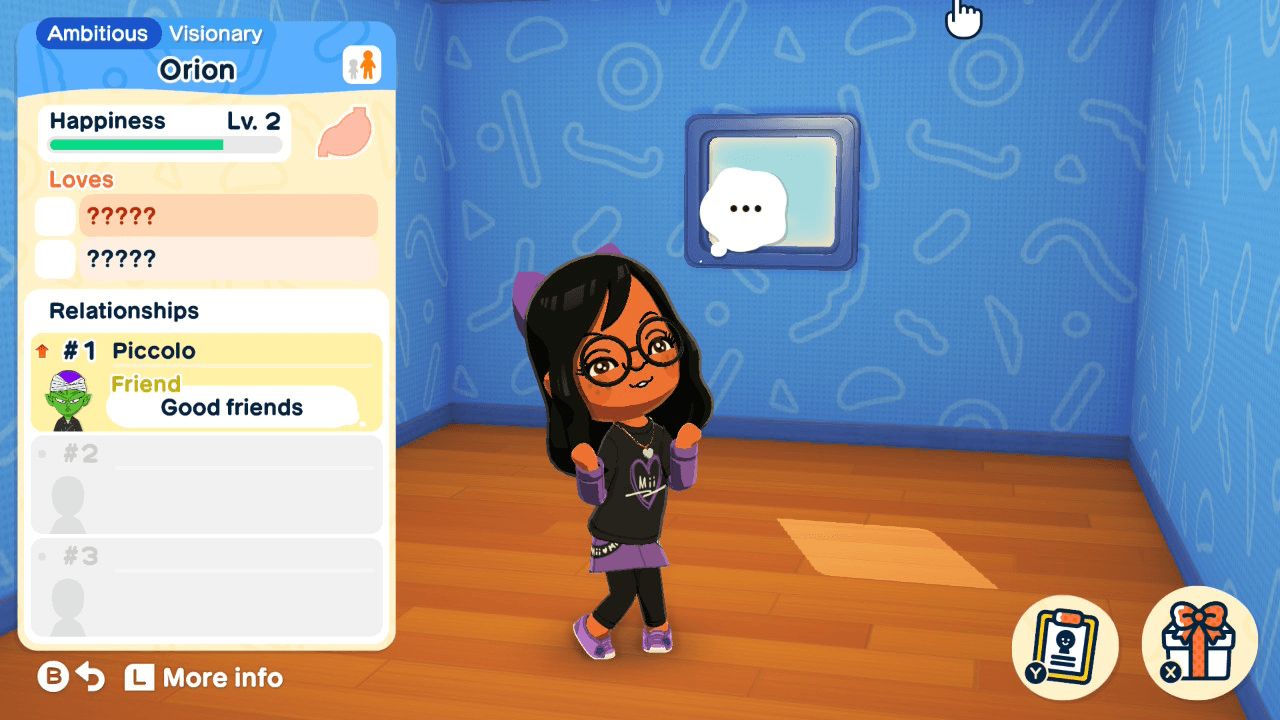
Task: Click the orange adult figure icon by Orion's name
Action: click(x=364, y=62)
